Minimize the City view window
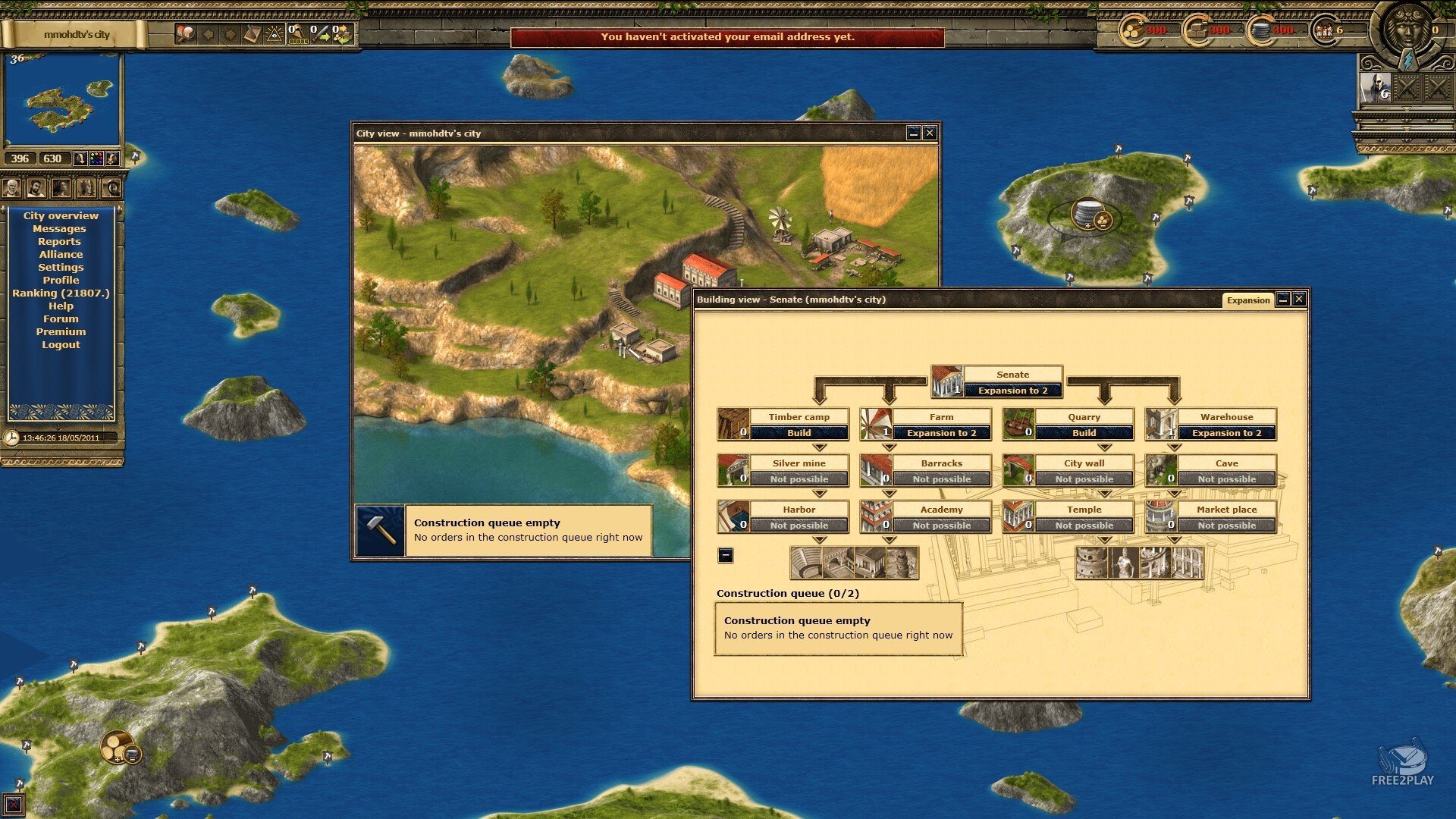1456x819 pixels. click(x=914, y=133)
